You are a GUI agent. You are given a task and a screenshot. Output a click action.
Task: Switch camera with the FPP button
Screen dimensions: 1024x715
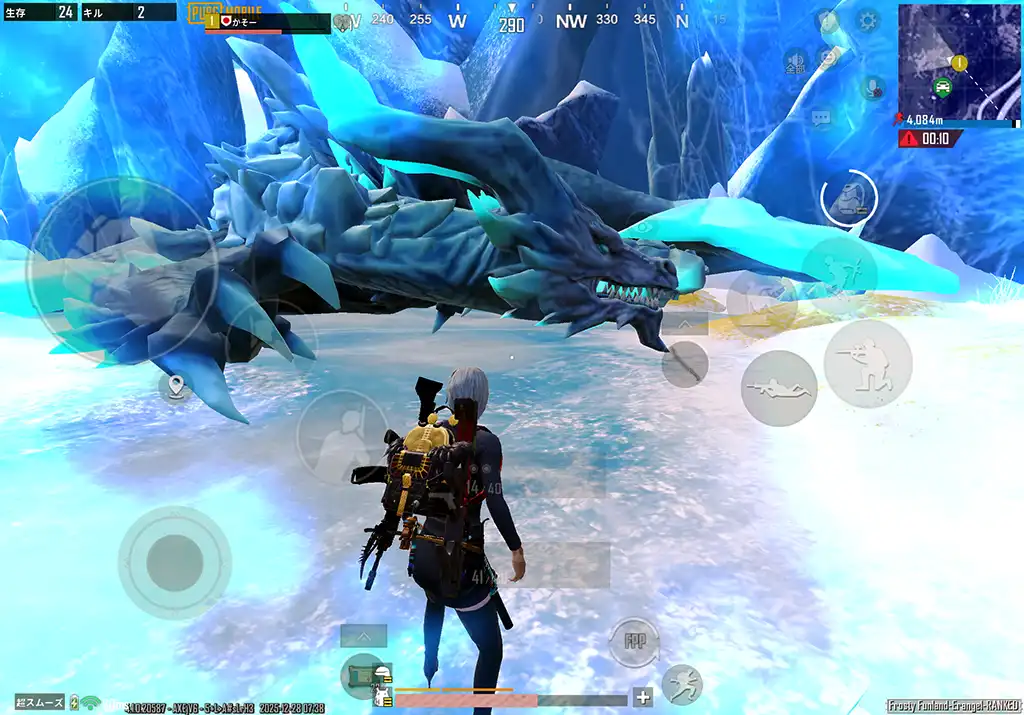(x=634, y=642)
